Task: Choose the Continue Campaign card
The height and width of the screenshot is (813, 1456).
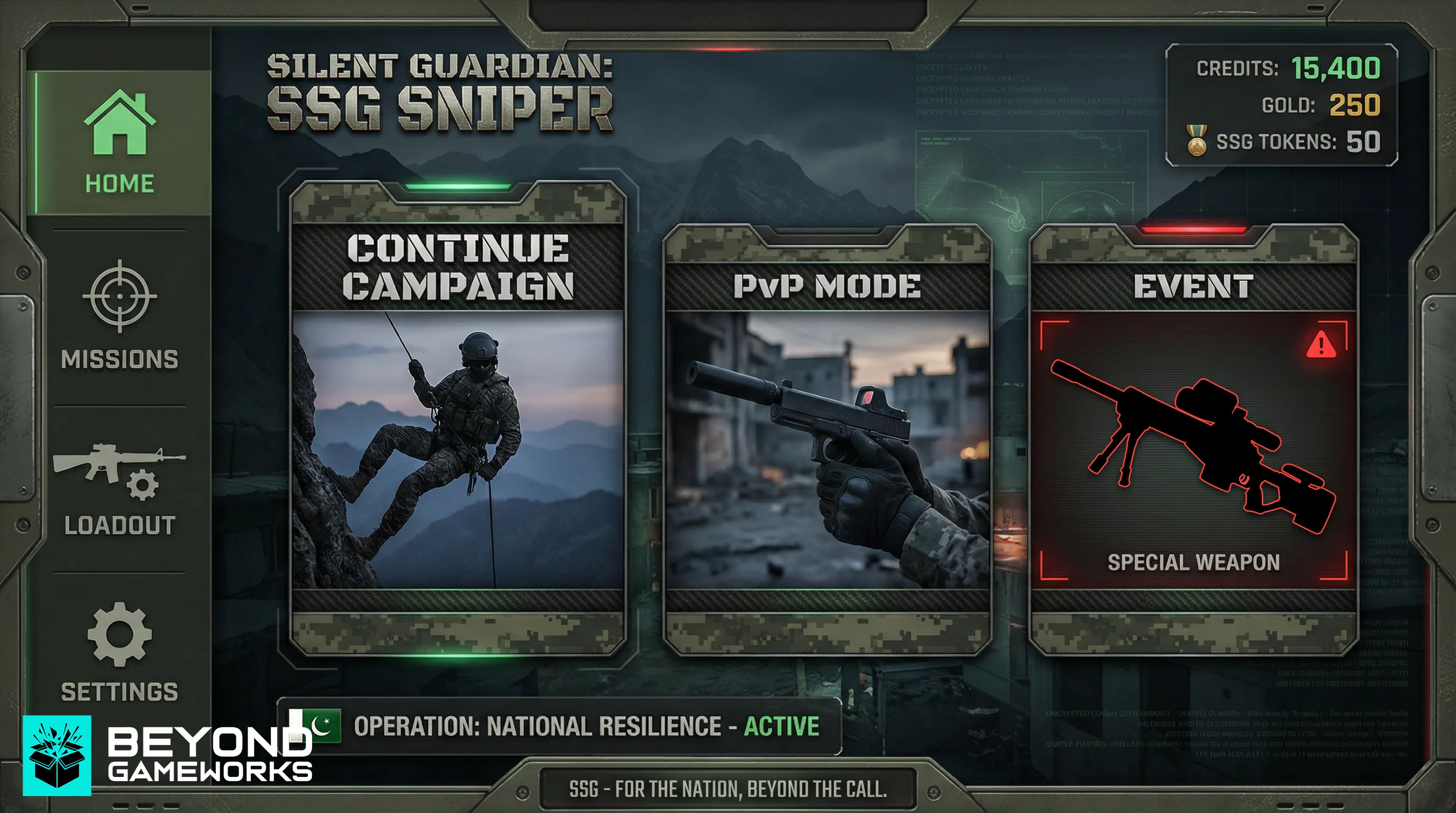Action: click(x=458, y=418)
